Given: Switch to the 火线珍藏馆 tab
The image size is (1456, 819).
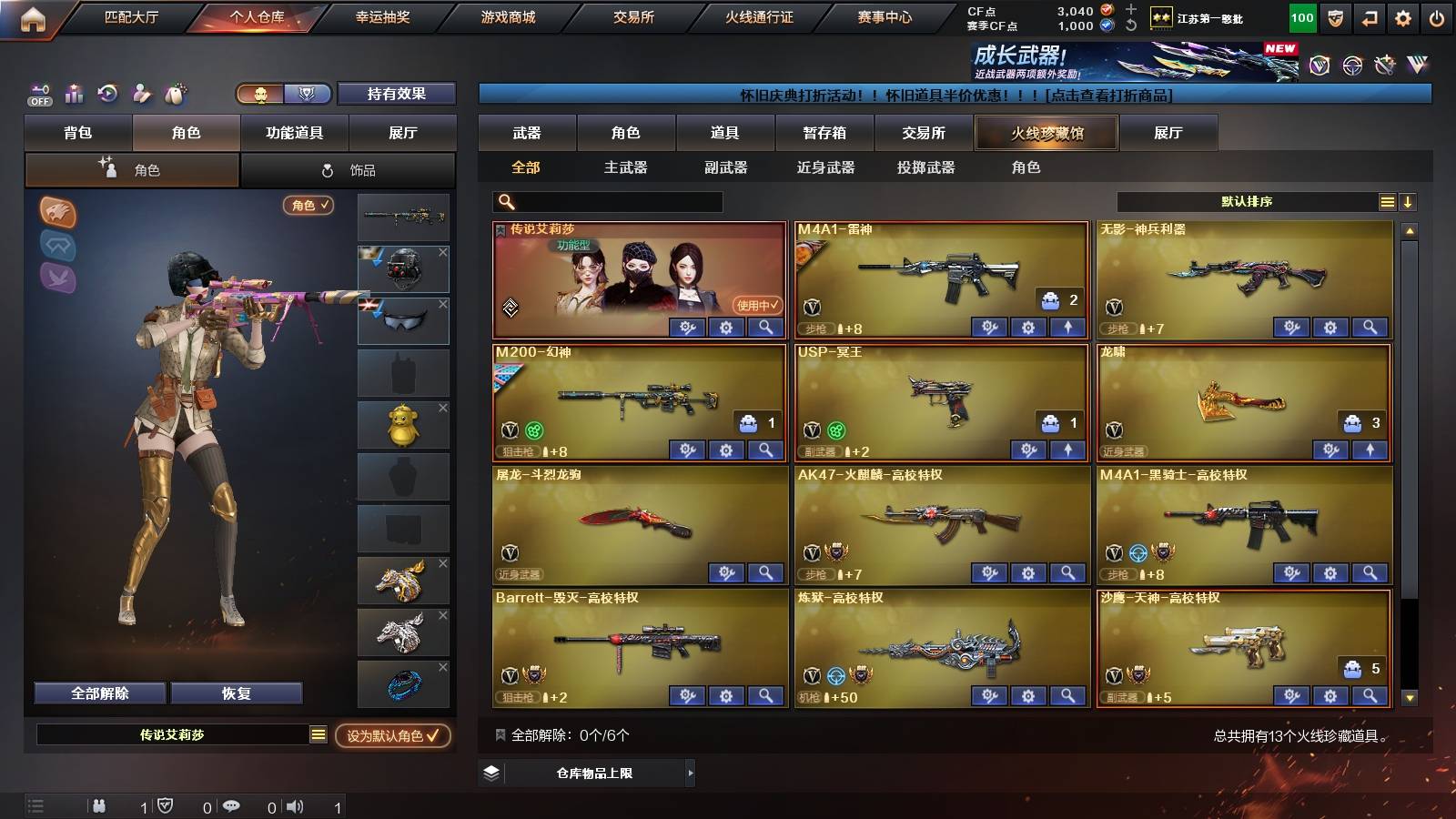Looking at the screenshot, I should click(1046, 133).
